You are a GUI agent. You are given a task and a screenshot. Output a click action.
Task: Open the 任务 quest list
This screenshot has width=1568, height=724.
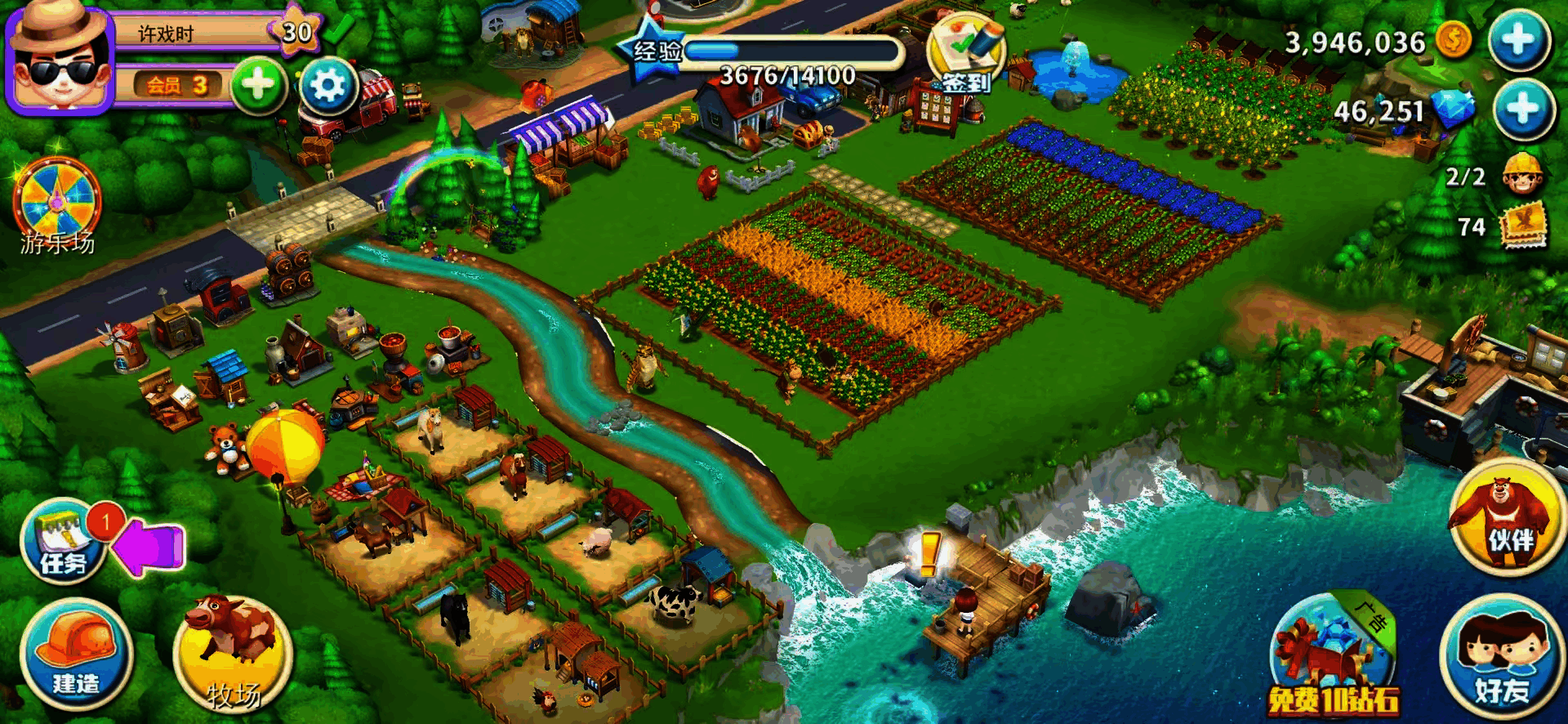[x=64, y=541]
